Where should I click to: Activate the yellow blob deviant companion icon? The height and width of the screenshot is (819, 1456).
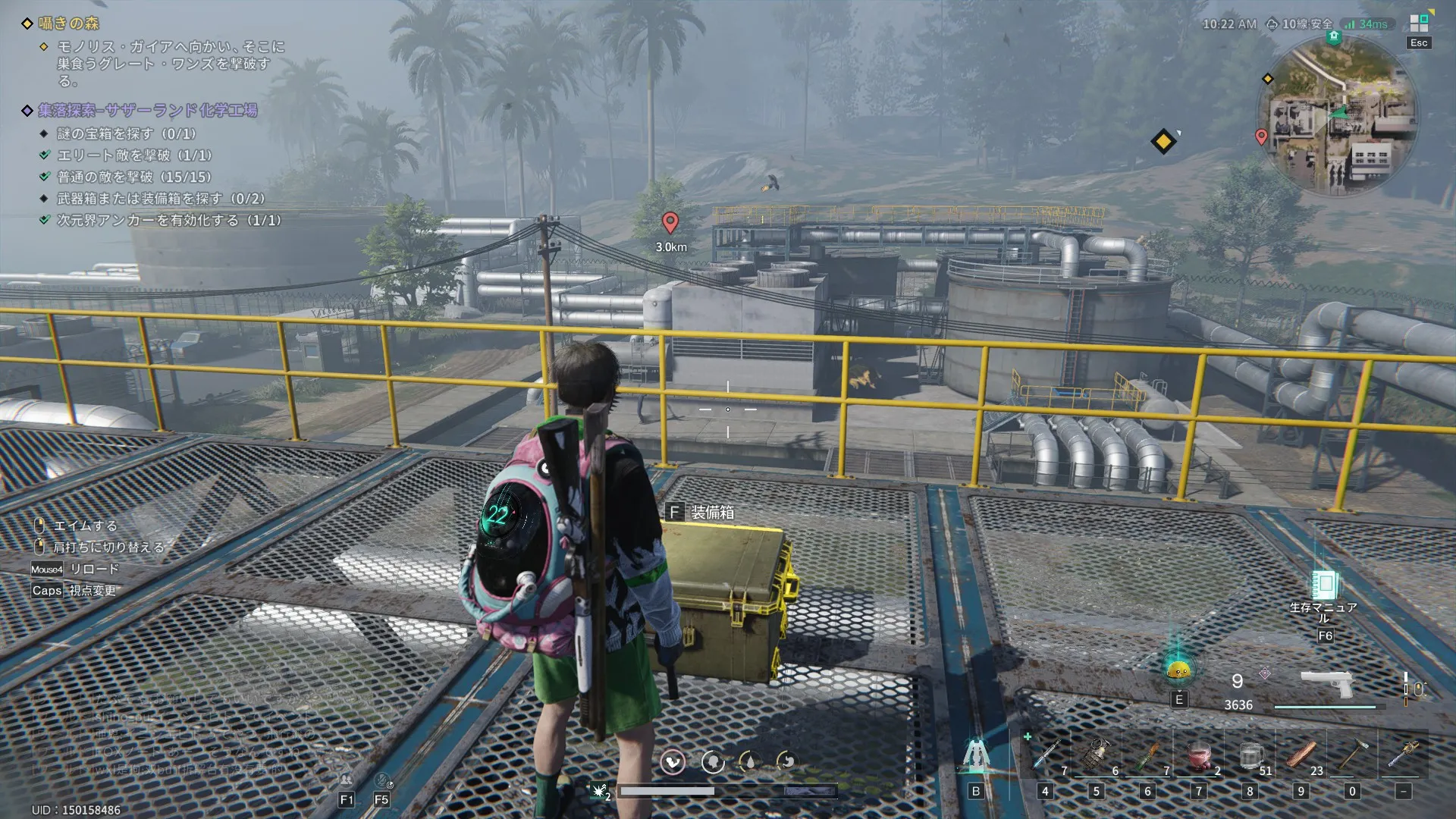pos(1178,670)
